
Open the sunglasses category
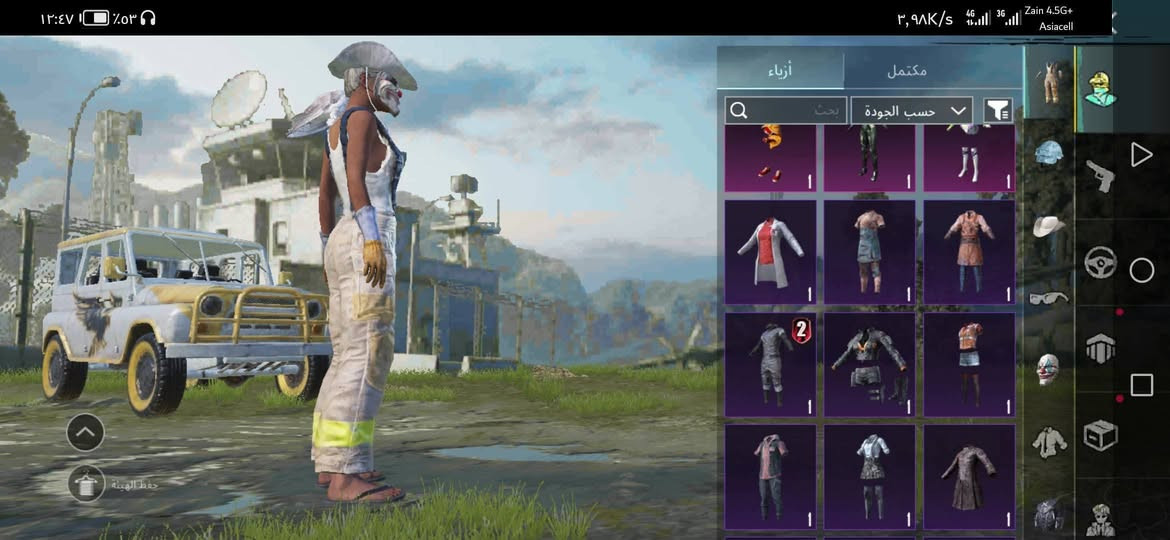coord(1048,297)
